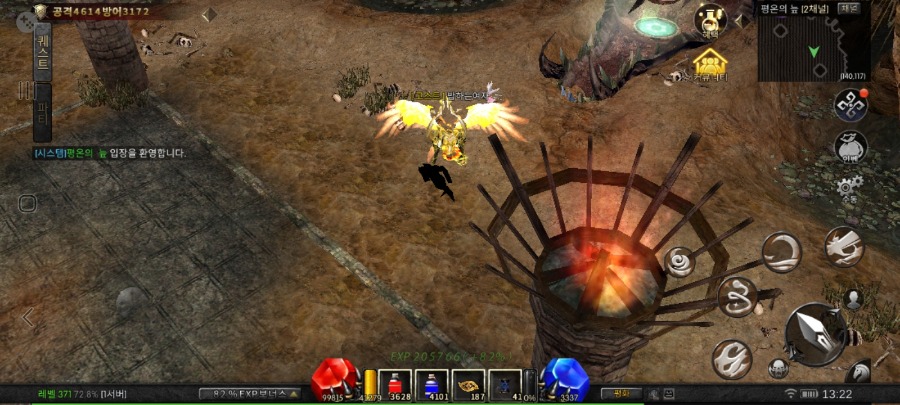Image resolution: width=900 pixels, height=405 pixels.
Task: Toggle the 평화 peace mode button
Action: click(x=621, y=393)
